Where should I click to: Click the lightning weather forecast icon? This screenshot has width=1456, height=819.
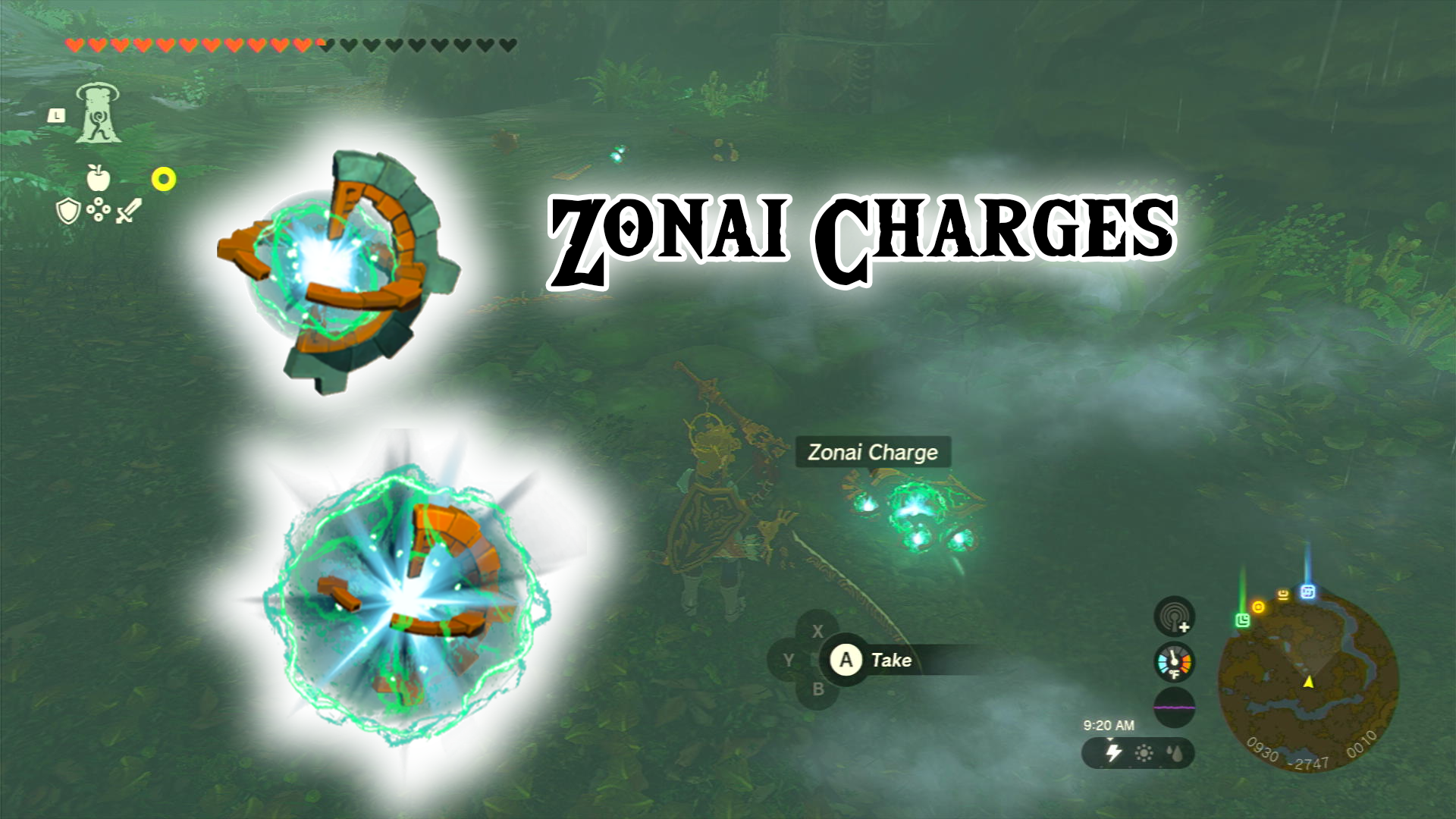1113,752
